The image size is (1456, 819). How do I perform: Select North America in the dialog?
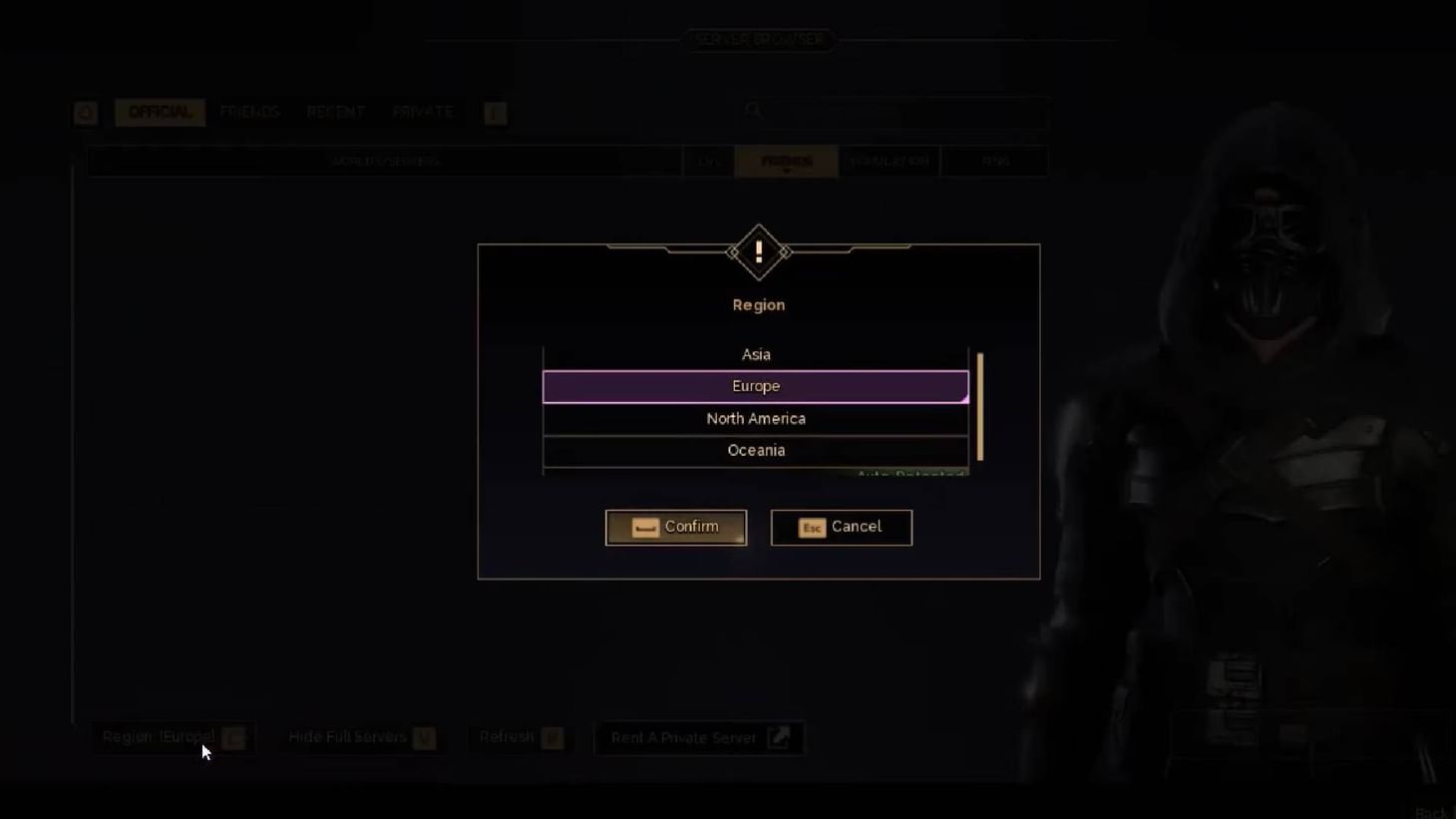coord(755,418)
